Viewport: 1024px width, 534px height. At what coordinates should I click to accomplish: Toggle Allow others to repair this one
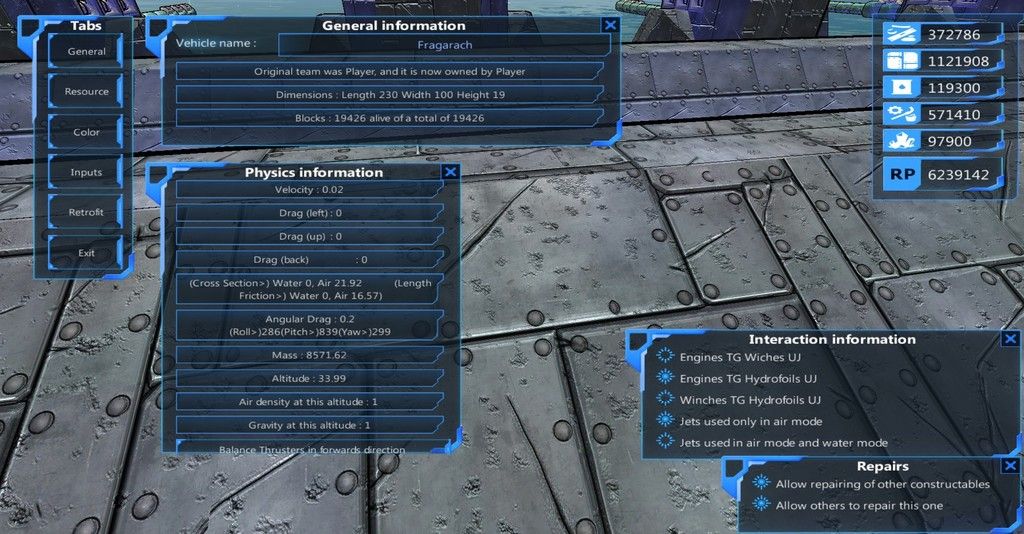761,505
